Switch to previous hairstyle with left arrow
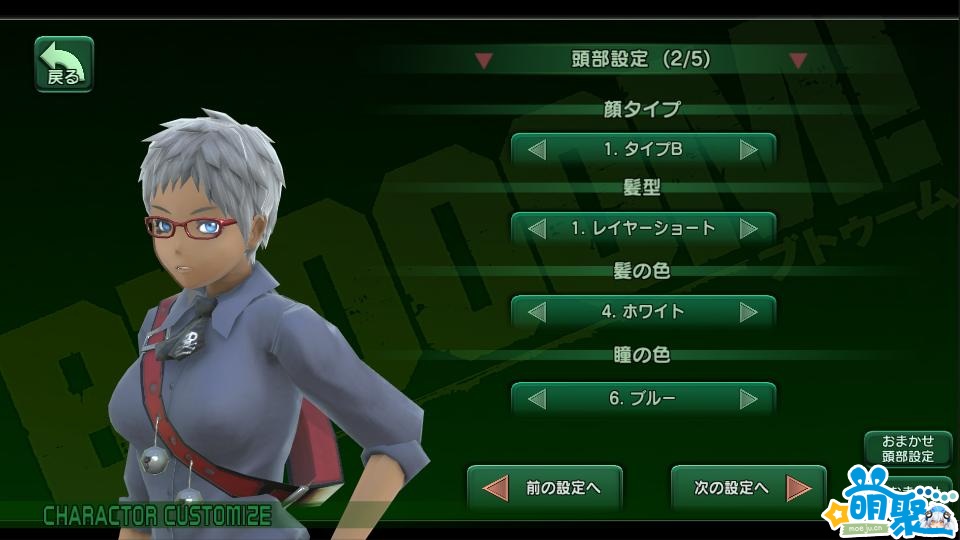The width and height of the screenshot is (960, 540). (537, 229)
